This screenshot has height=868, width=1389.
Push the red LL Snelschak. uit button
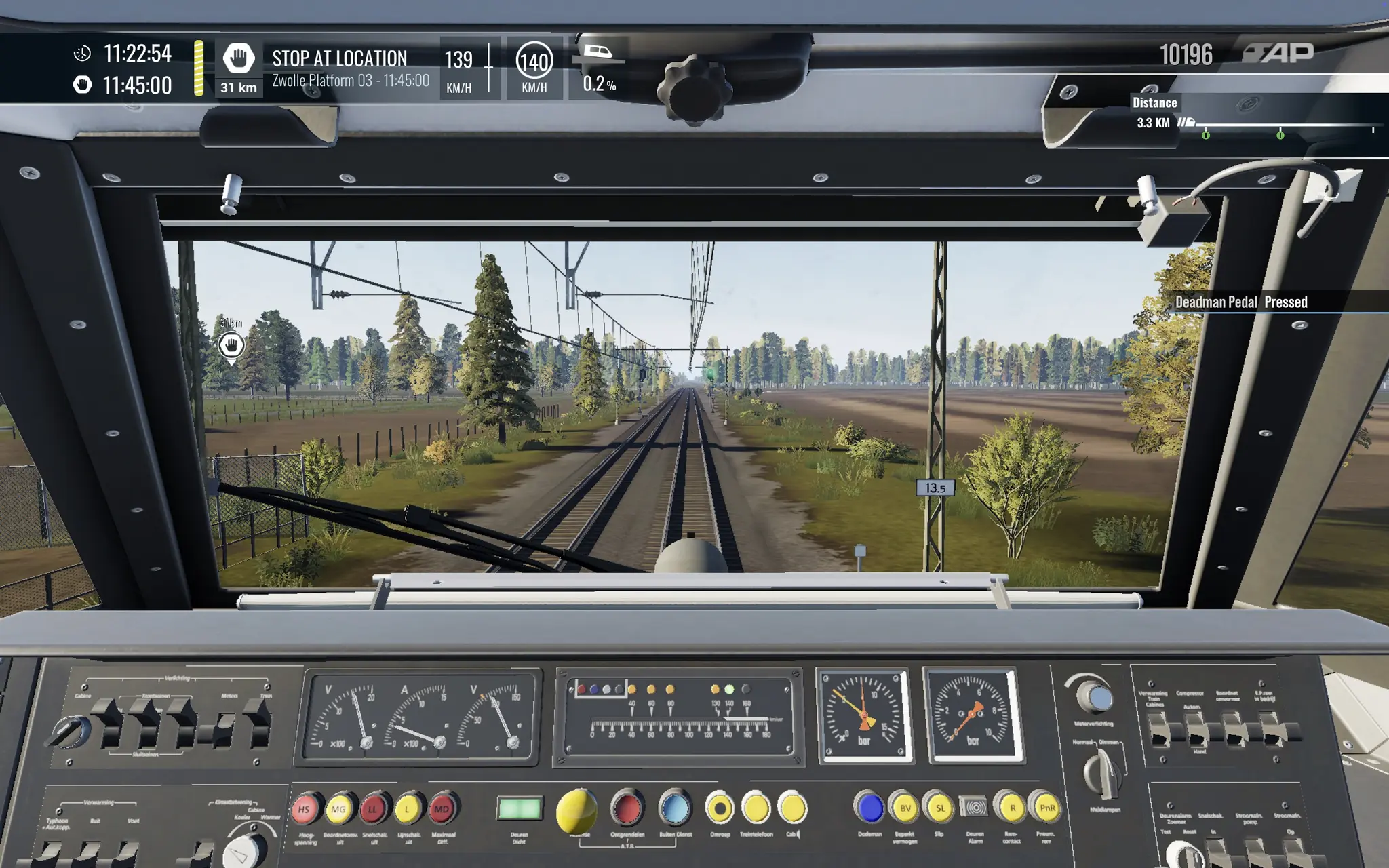[x=372, y=809]
